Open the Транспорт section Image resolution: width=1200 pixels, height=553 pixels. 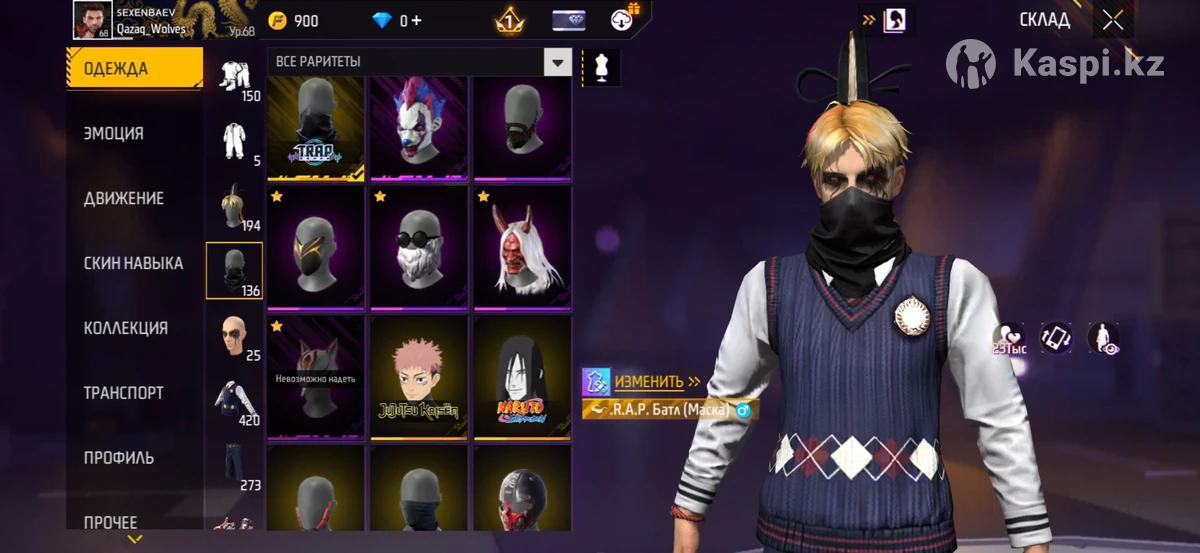click(x=123, y=393)
